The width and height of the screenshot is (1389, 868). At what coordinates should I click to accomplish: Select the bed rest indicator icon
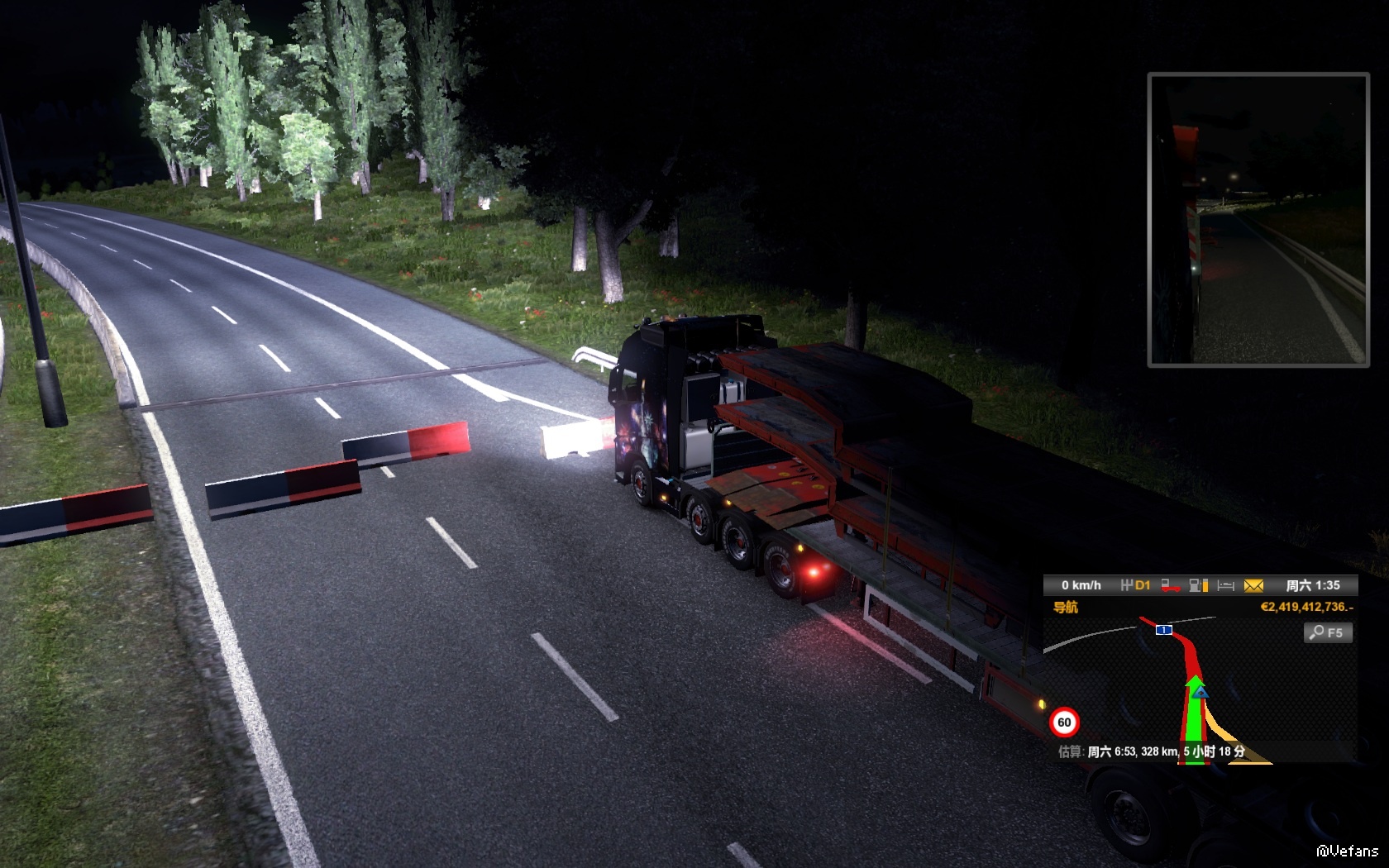click(1226, 585)
